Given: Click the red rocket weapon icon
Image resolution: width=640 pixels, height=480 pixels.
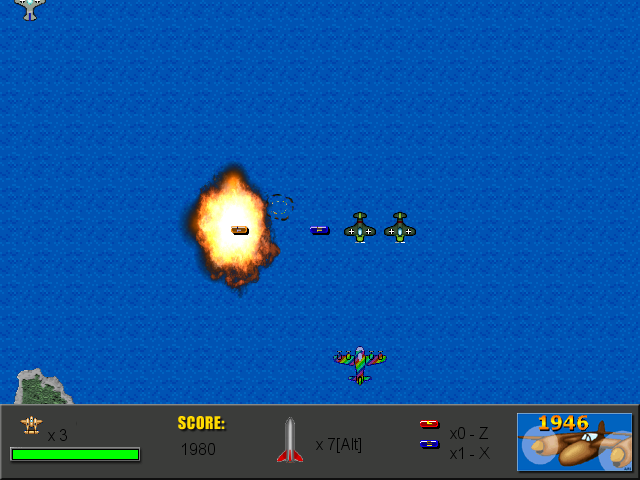Looking at the screenshot, I should tap(289, 441).
